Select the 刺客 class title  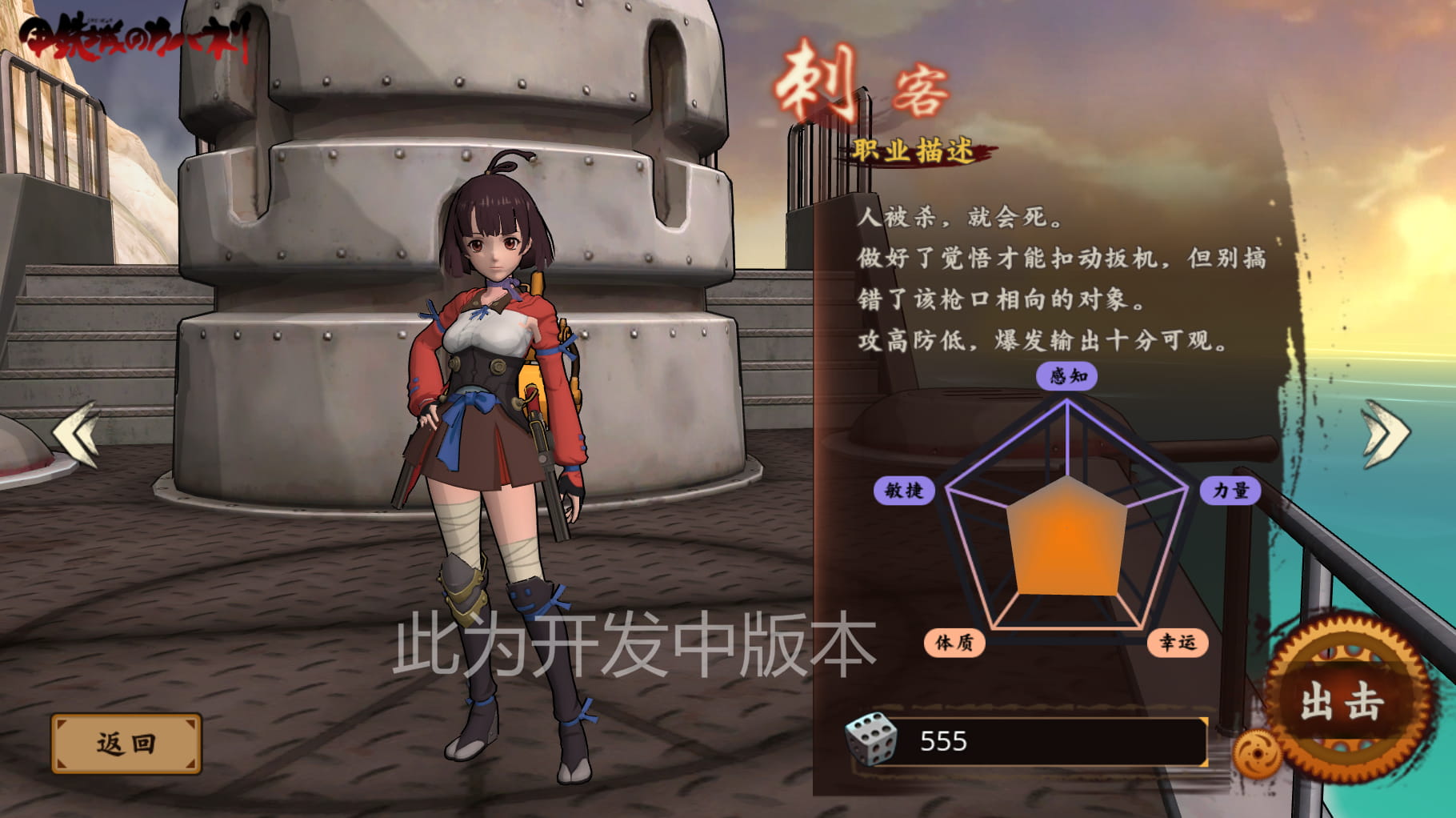click(x=862, y=80)
